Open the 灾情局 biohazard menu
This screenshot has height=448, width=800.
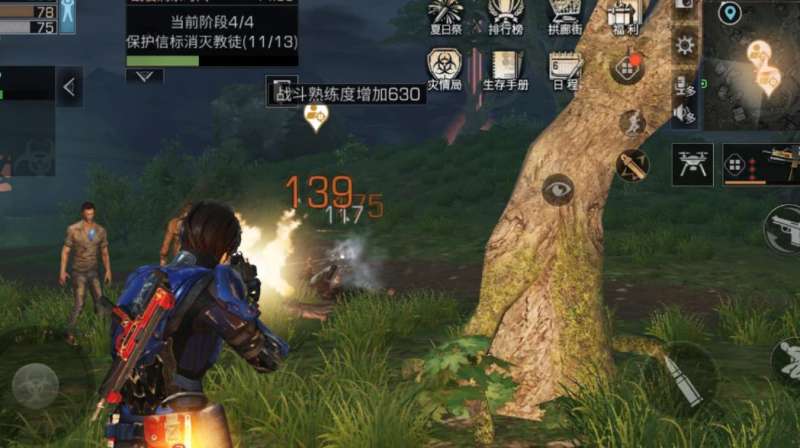tap(444, 69)
